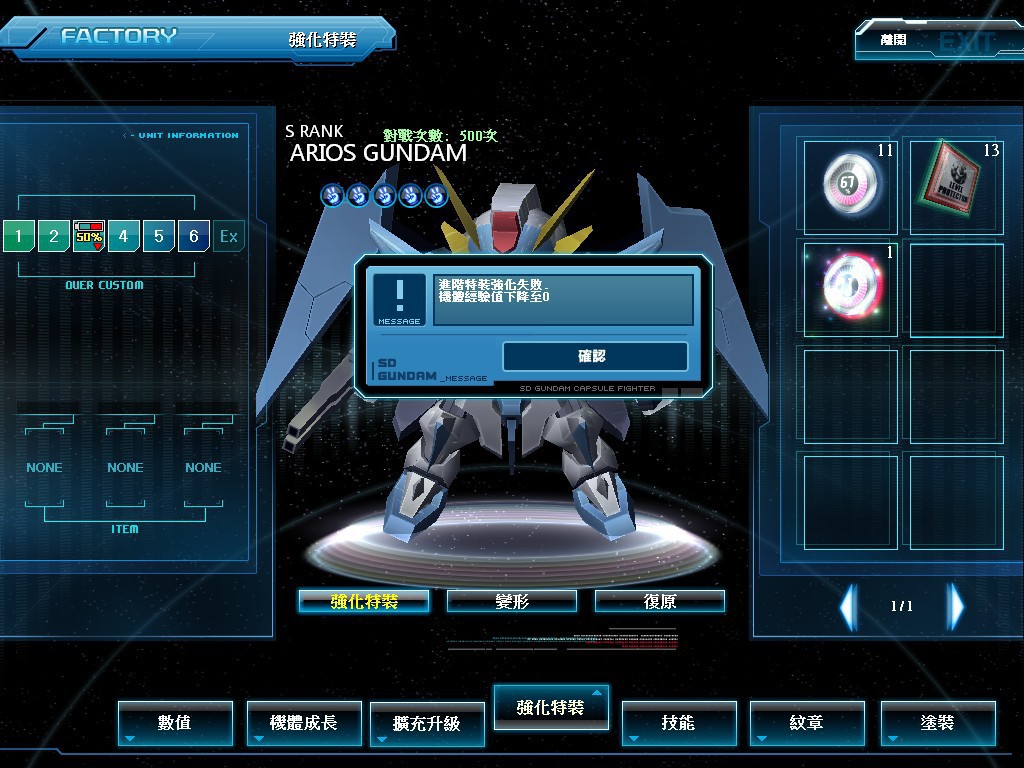The width and height of the screenshot is (1024, 768).
Task: Confirm the failure message with 確認
Action: click(x=594, y=356)
